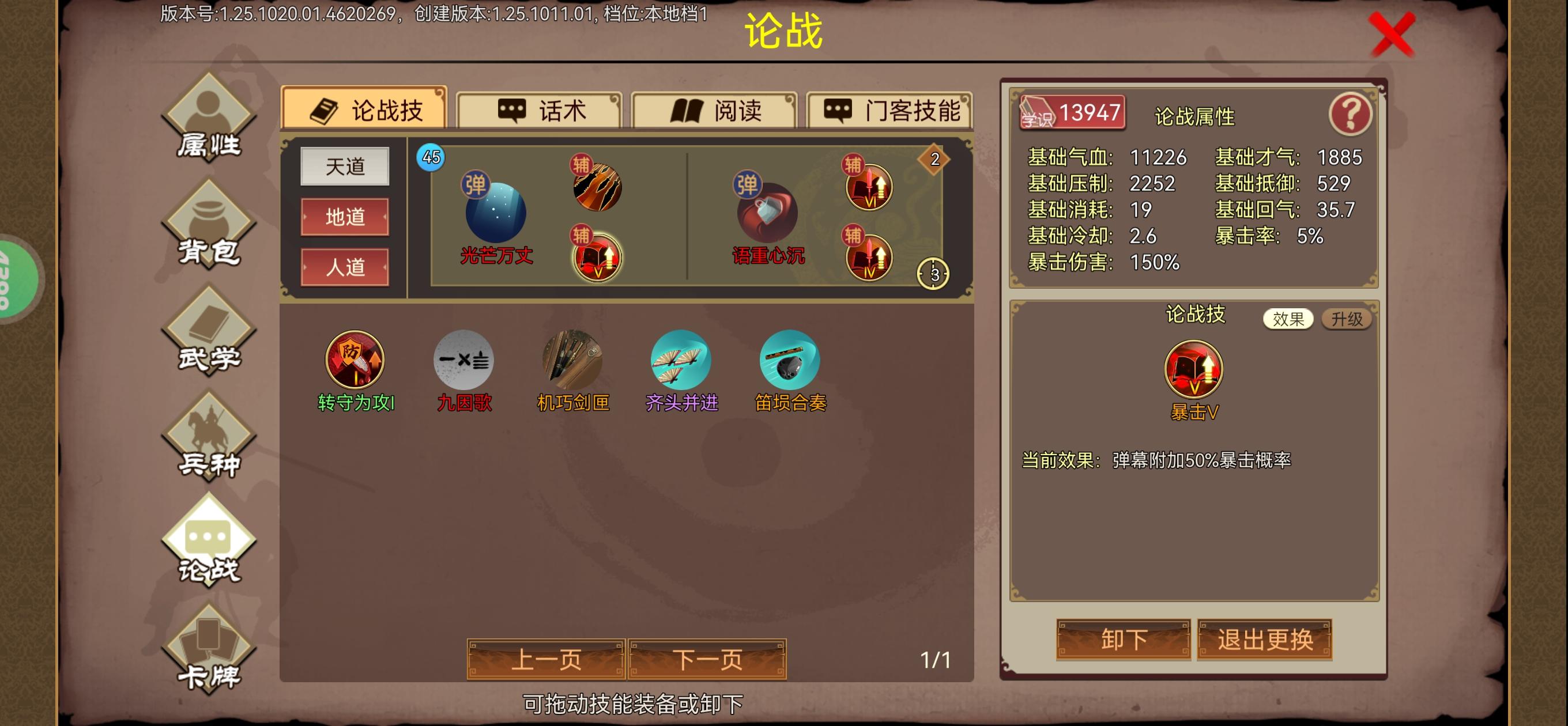点击下一页翻页控件
Screen dimensions: 1568x726
pyautogui.click(x=709, y=658)
